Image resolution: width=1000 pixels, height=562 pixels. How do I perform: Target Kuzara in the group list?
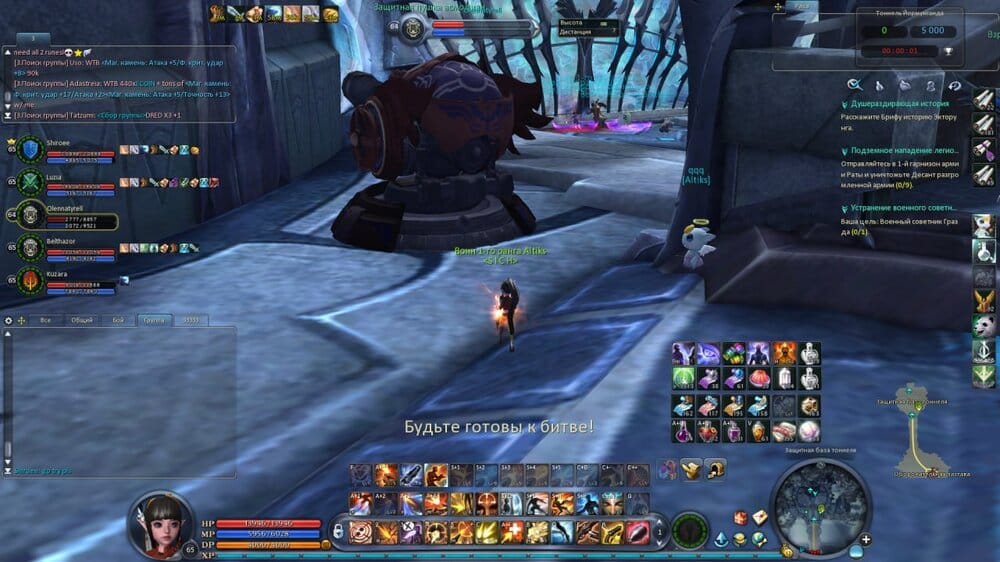click(31, 280)
